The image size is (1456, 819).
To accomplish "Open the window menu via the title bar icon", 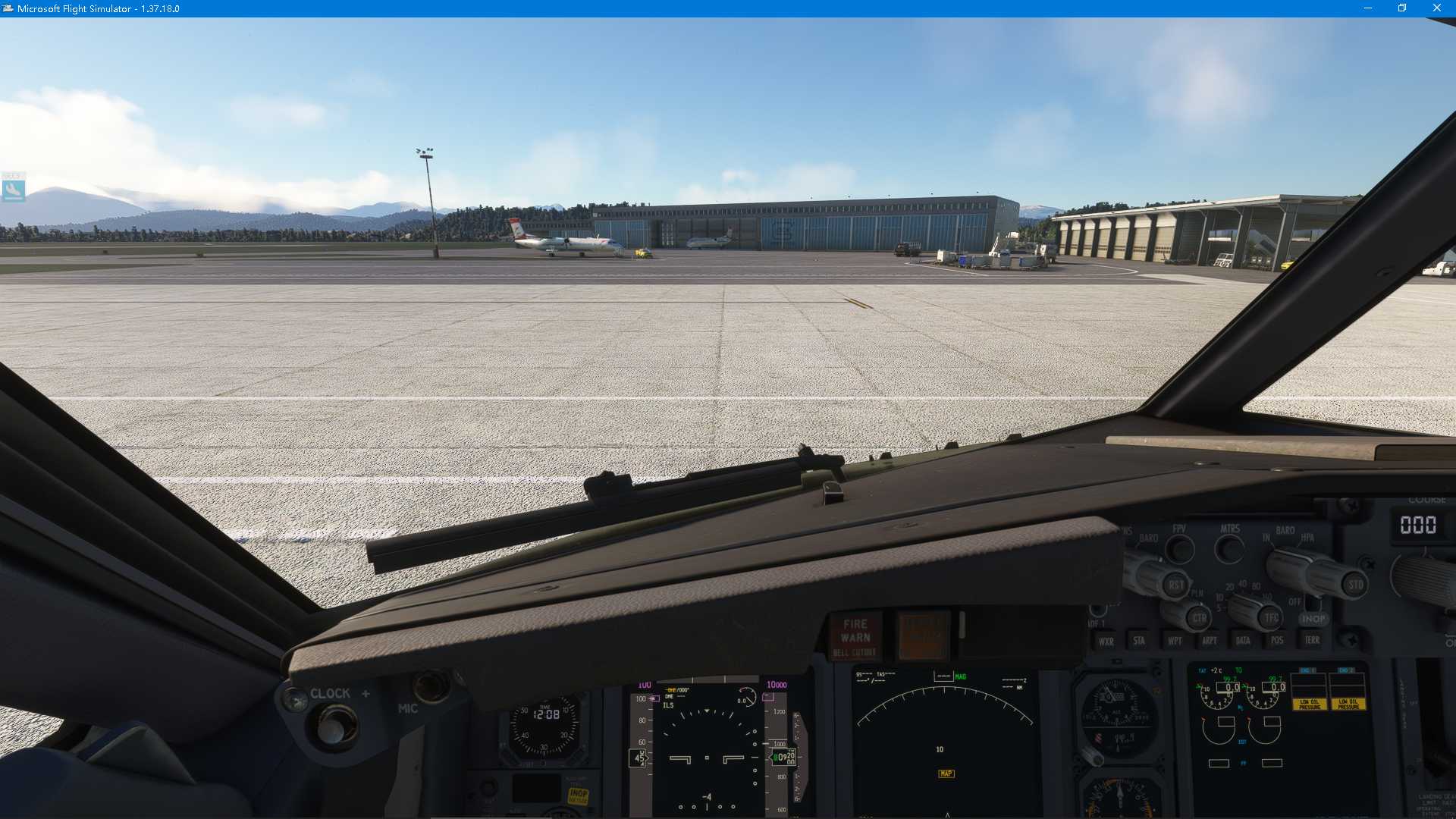I will click(x=8, y=8).
